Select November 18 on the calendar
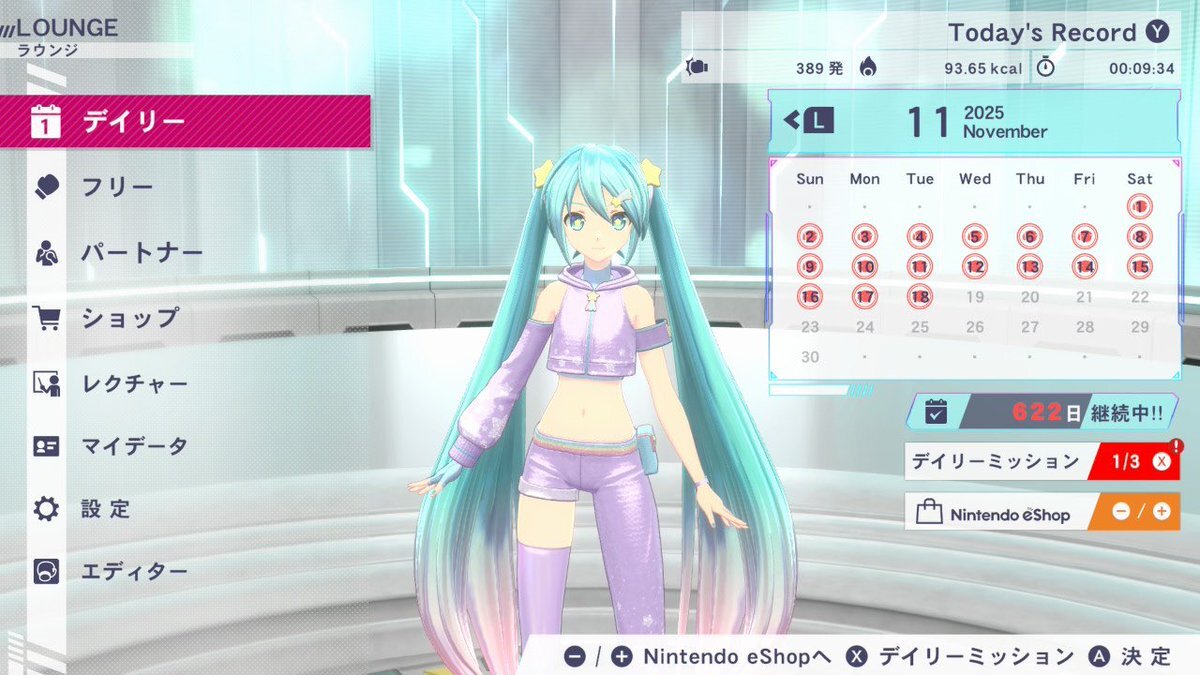The height and width of the screenshot is (675, 1200). pyautogui.click(x=920, y=297)
